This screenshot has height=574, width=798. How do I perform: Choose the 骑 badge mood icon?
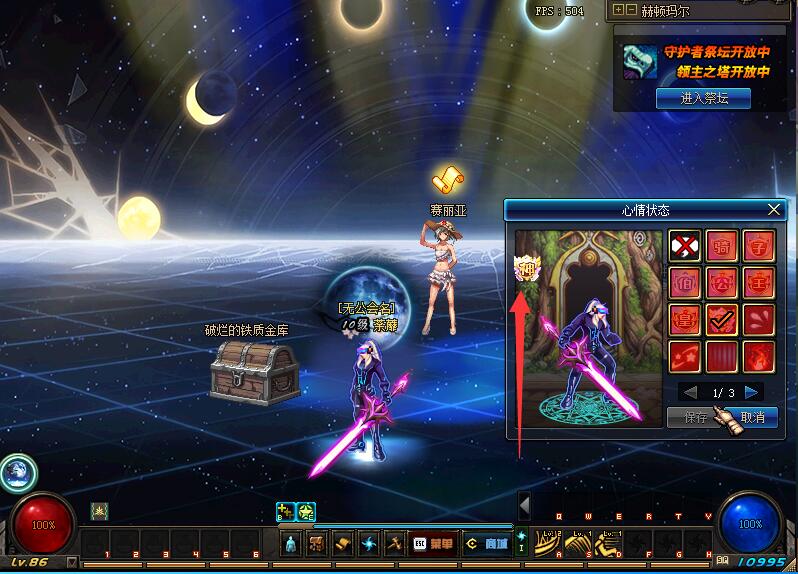pos(722,246)
